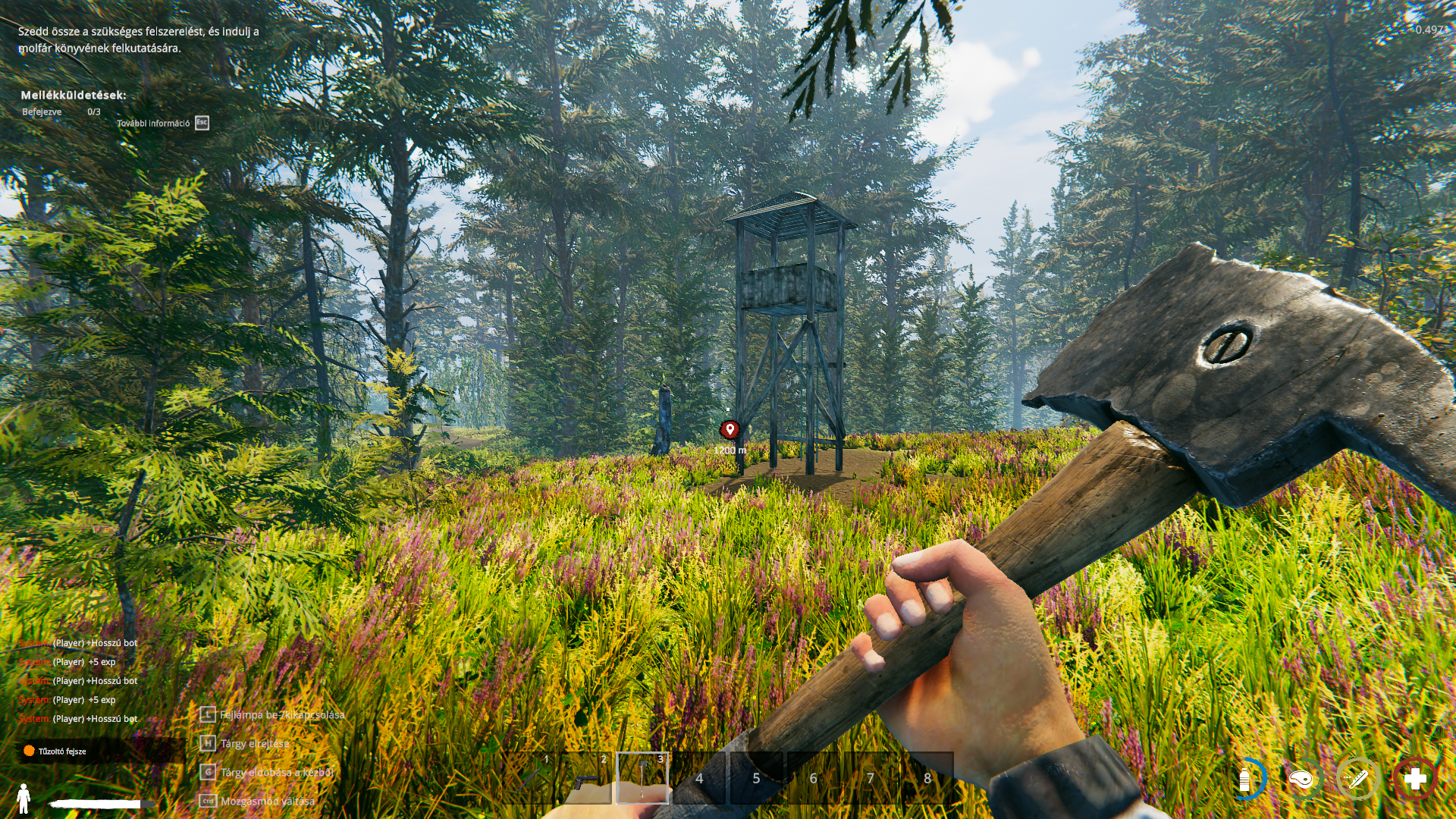Click the Tűzoltó fejsze item label

62,752
